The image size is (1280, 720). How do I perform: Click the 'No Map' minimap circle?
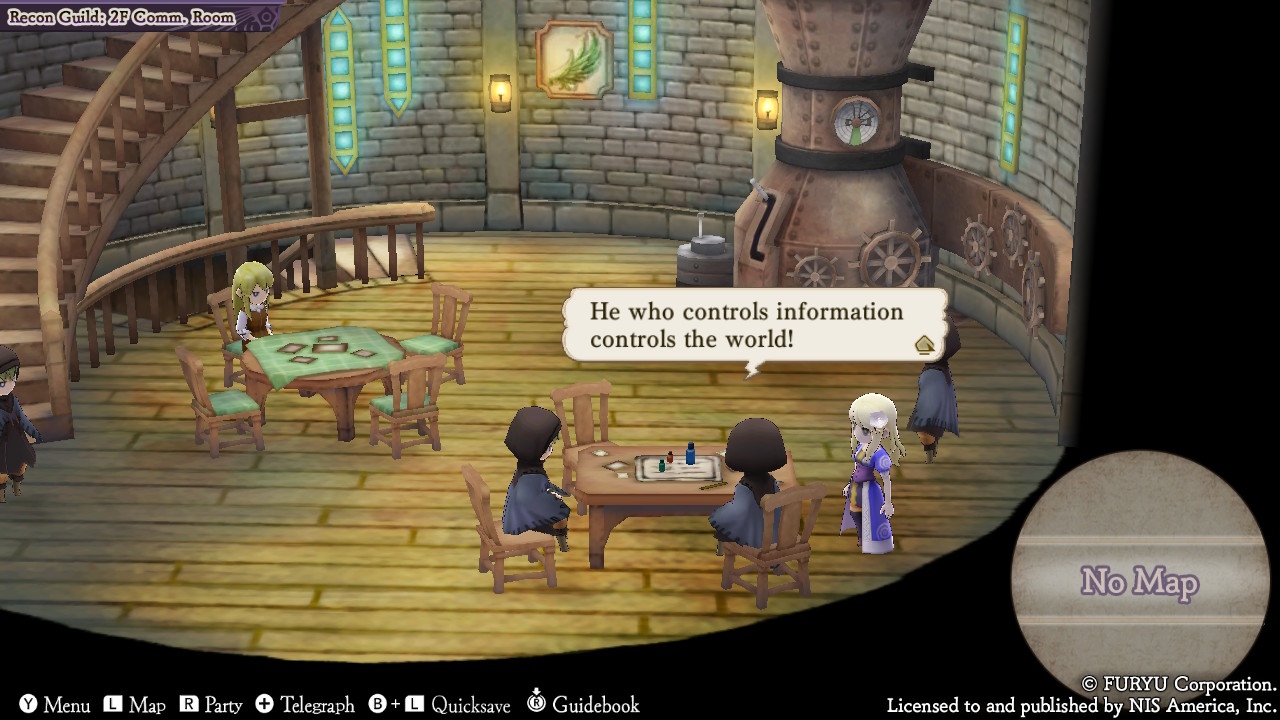tap(1139, 581)
